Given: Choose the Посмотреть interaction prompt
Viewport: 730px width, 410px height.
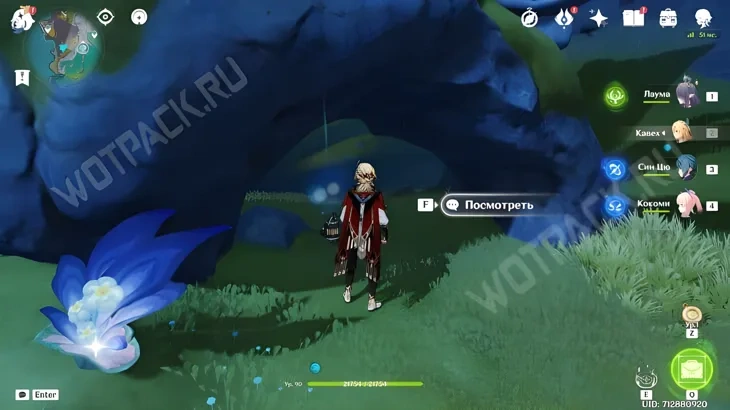Looking at the screenshot, I should [x=497, y=205].
